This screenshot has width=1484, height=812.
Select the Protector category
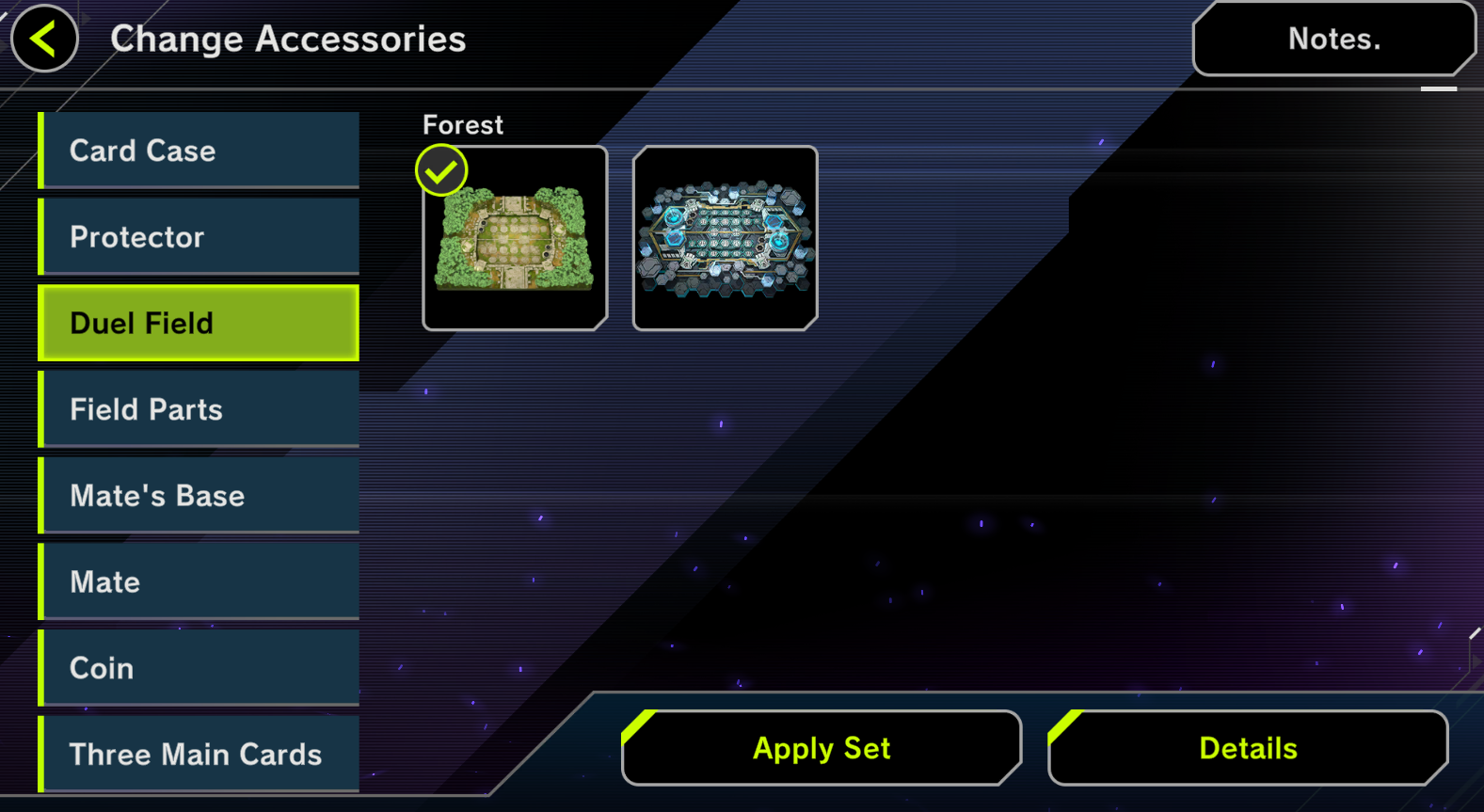click(199, 237)
